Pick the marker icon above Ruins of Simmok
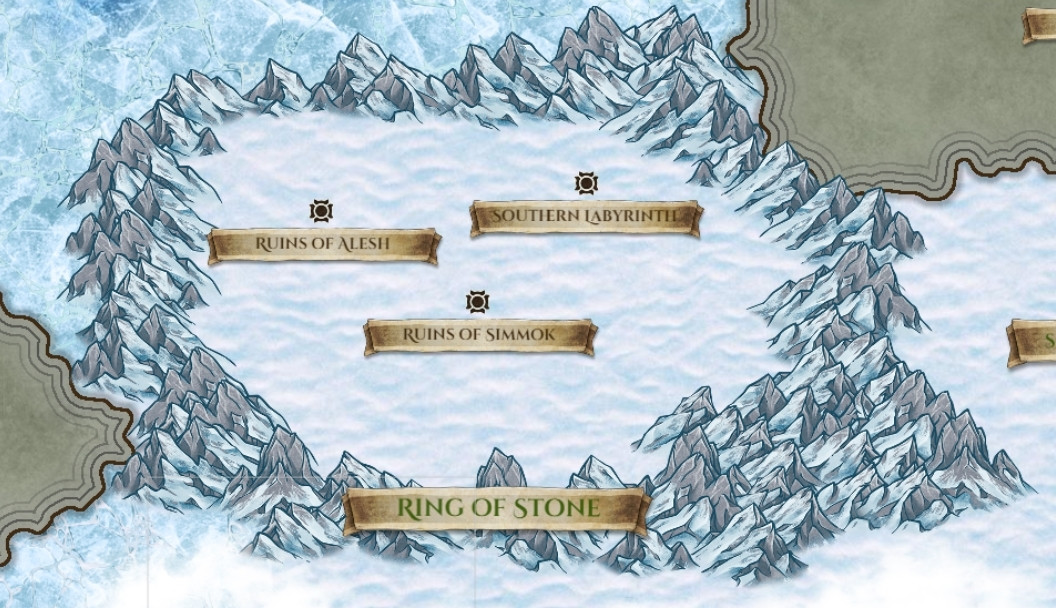This screenshot has width=1056, height=608. click(x=477, y=302)
